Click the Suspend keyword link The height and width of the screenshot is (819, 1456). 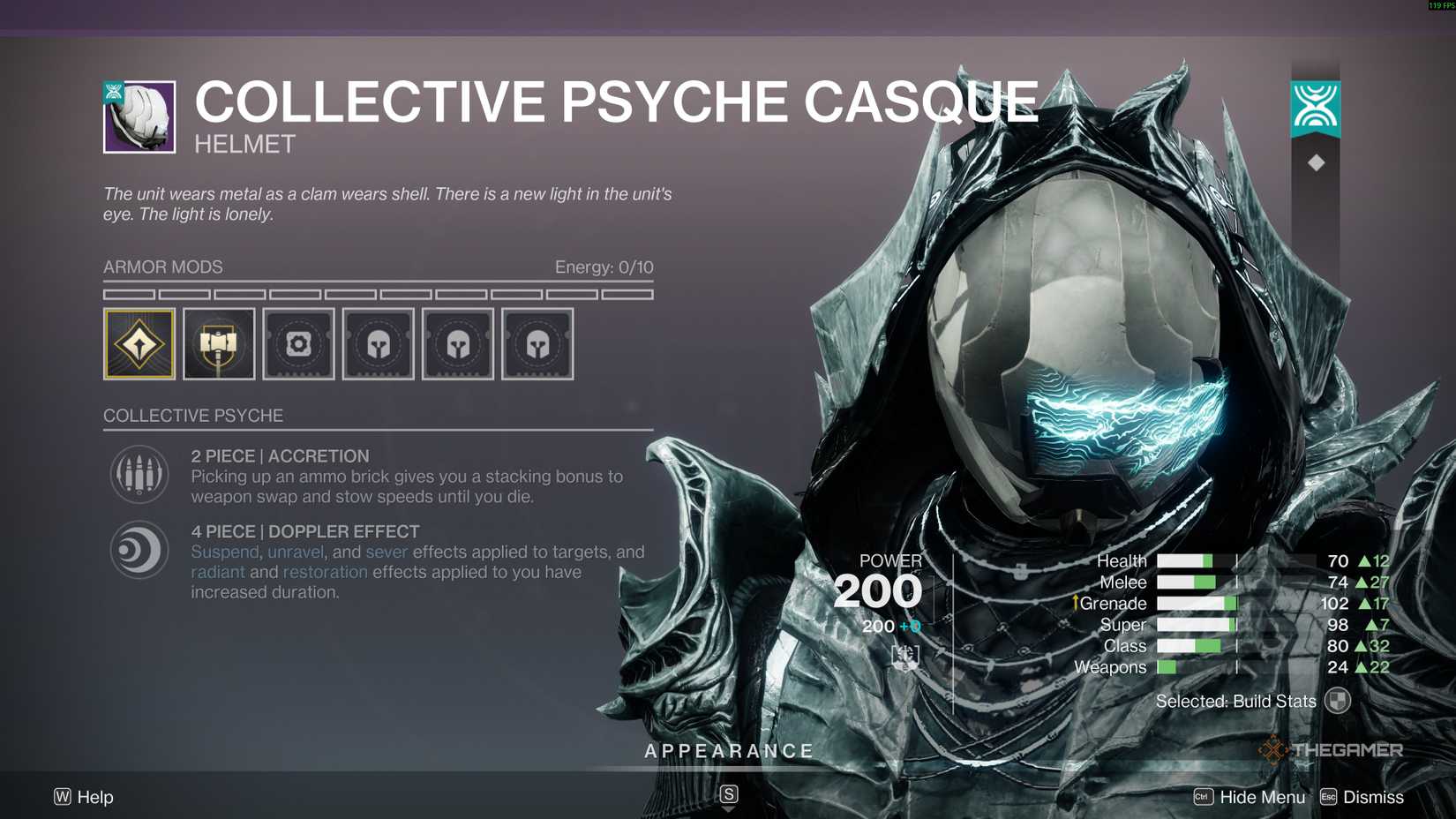(x=224, y=552)
